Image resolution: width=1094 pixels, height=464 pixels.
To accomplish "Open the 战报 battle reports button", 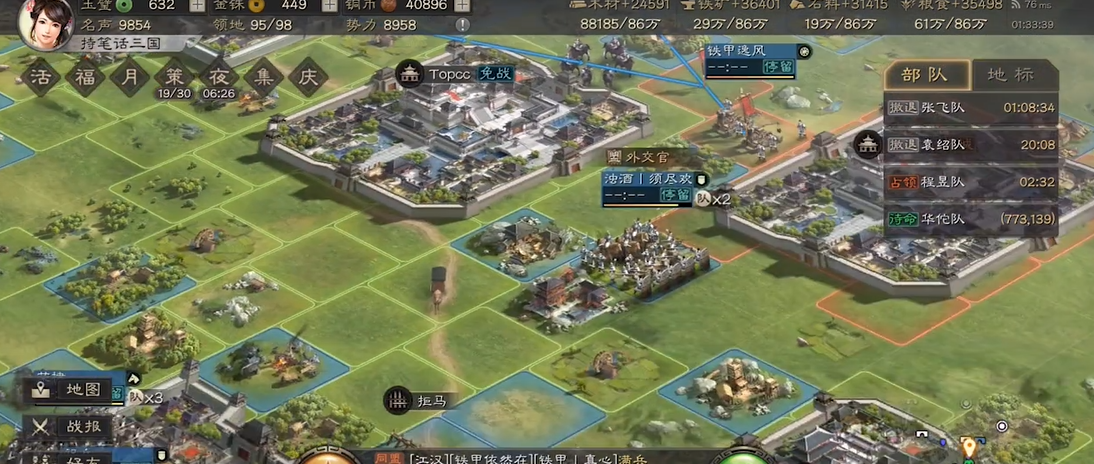I will pos(70,427).
